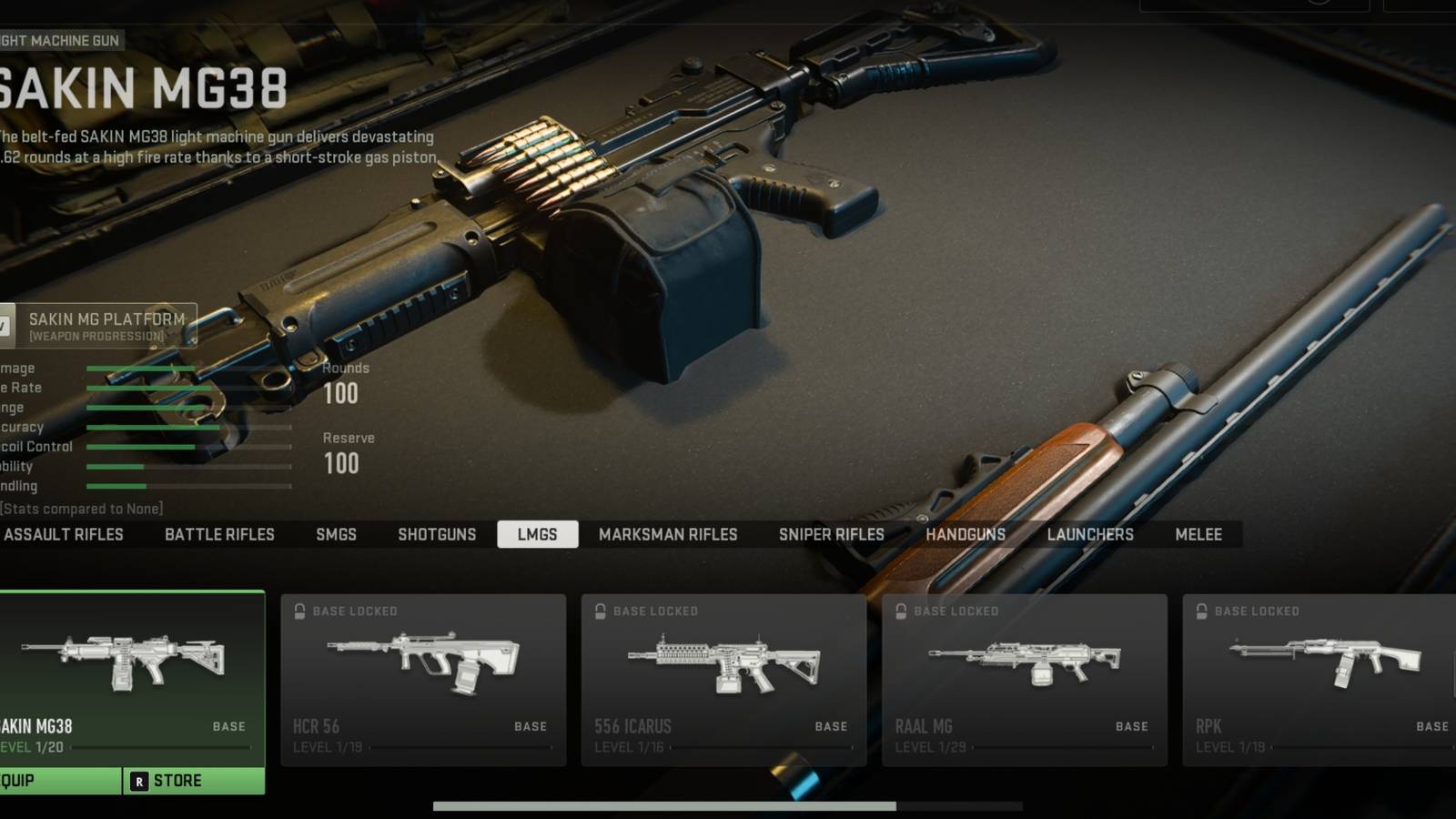This screenshot has width=1456, height=819.
Task: Click the lock icon on RPK card
Action: pos(1201,611)
